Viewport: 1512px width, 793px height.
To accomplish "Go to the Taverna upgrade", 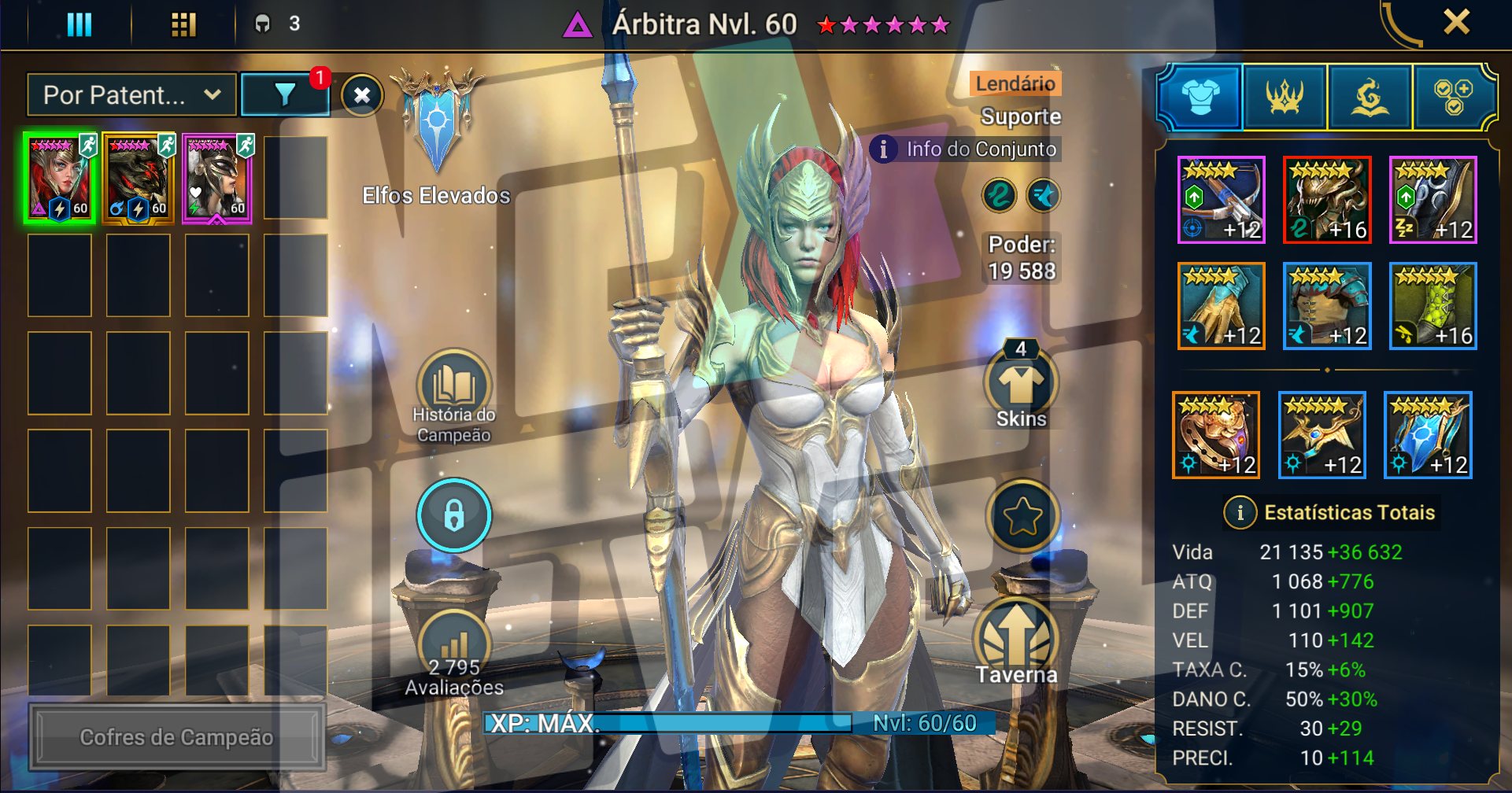I will pyautogui.click(x=1016, y=641).
